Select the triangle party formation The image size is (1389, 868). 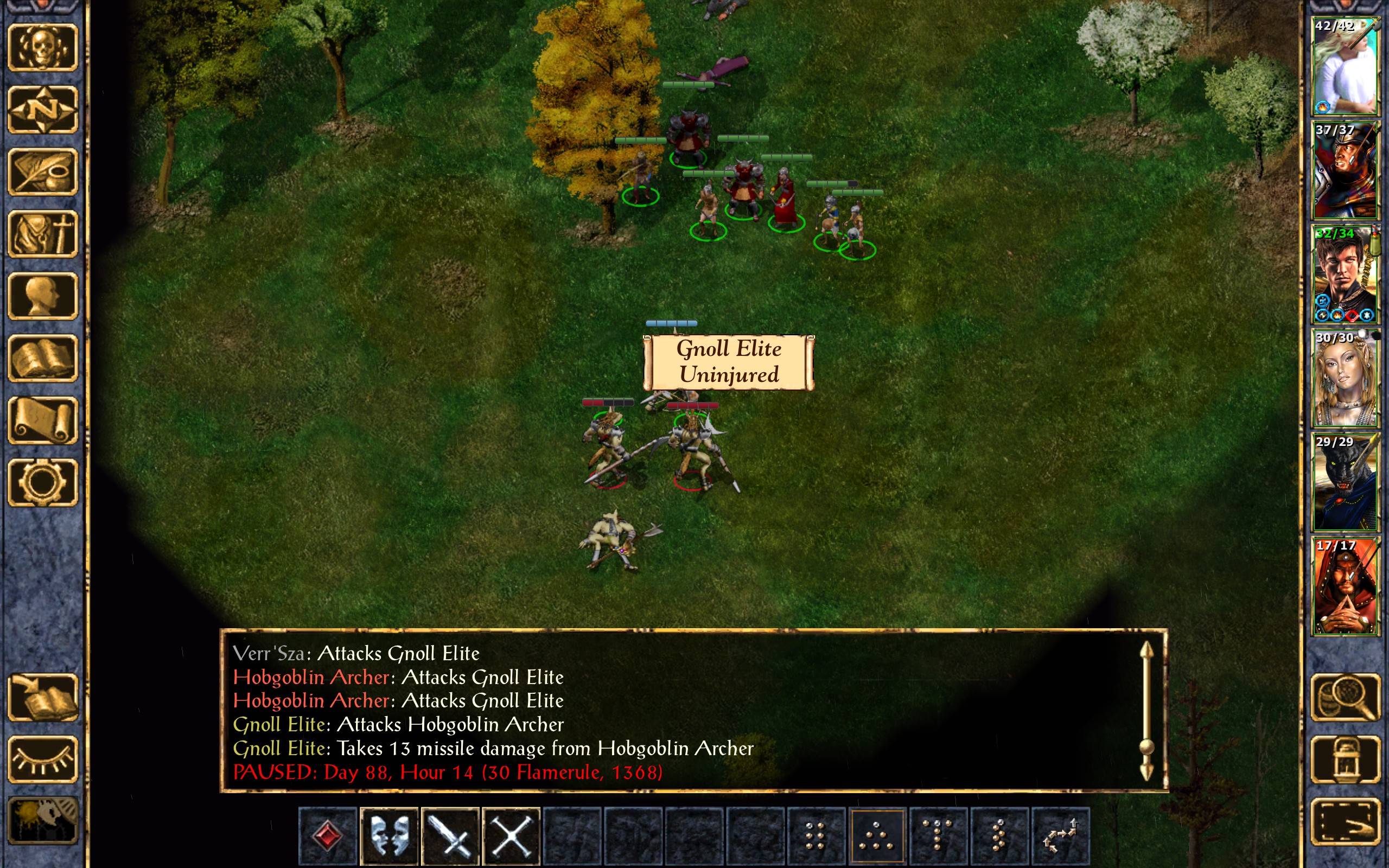point(877,835)
